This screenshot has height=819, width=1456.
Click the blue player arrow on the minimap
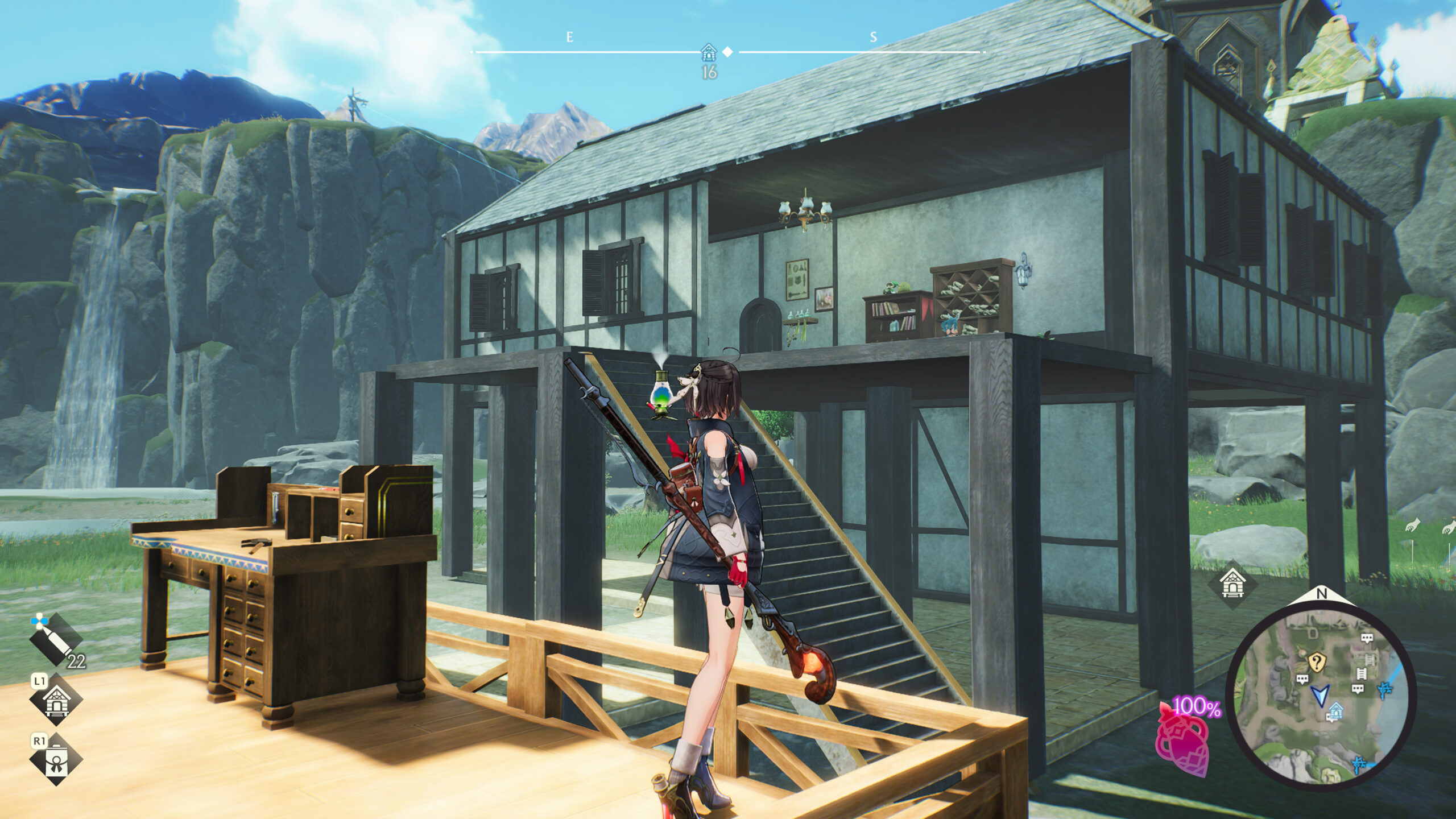pyautogui.click(x=1320, y=695)
